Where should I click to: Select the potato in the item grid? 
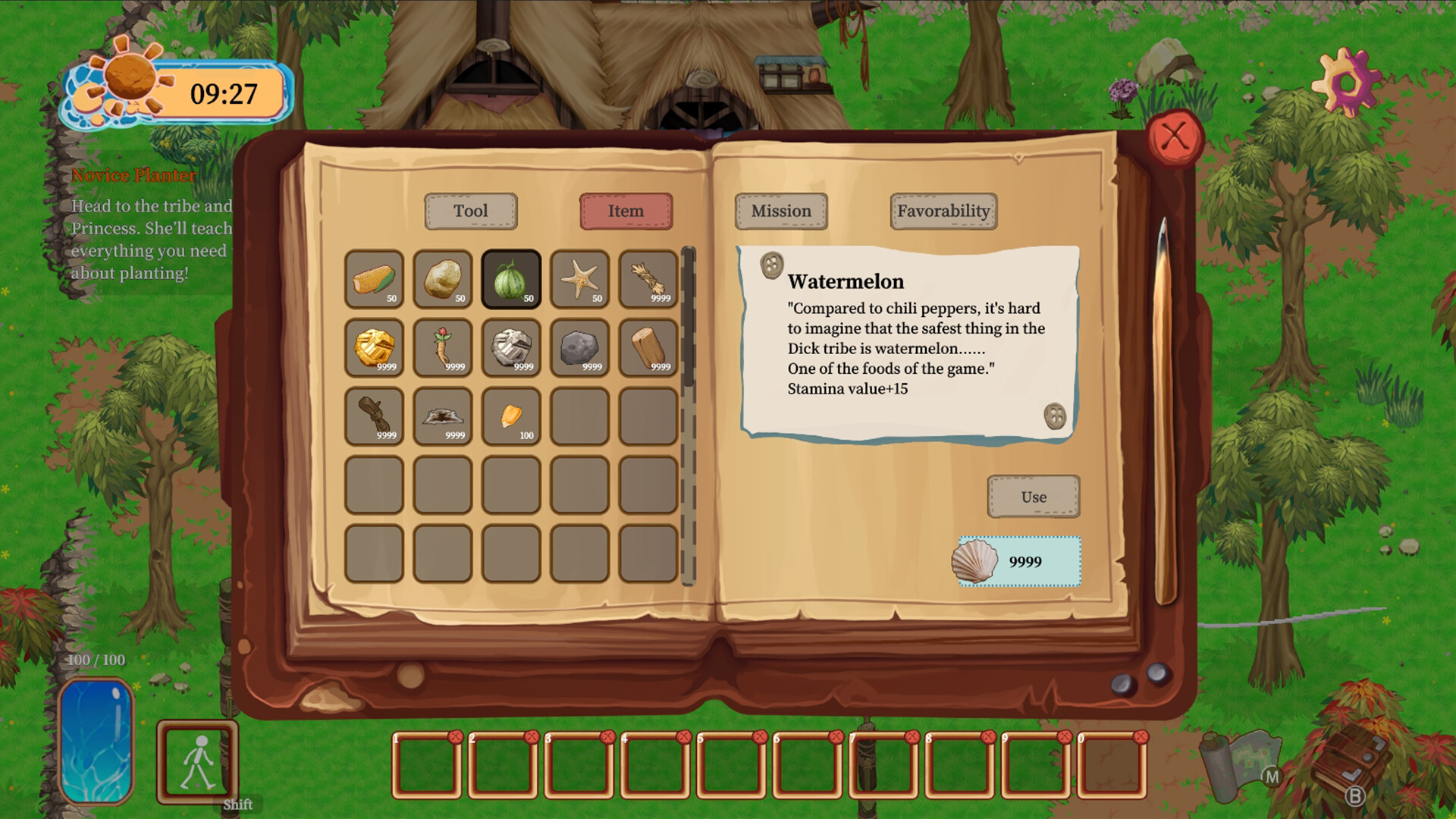(443, 278)
